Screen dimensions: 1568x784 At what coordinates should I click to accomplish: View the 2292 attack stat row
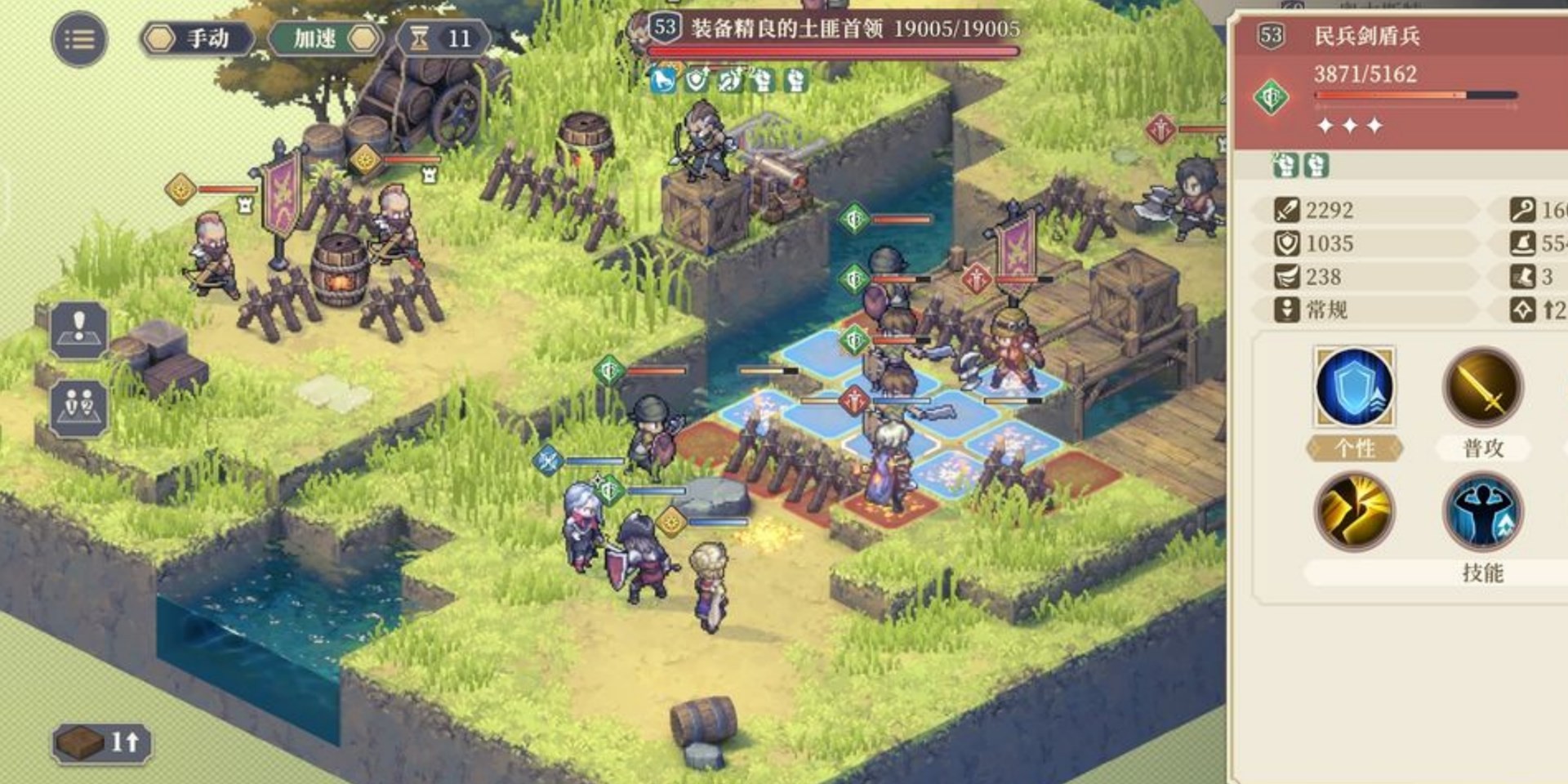click(x=1365, y=210)
